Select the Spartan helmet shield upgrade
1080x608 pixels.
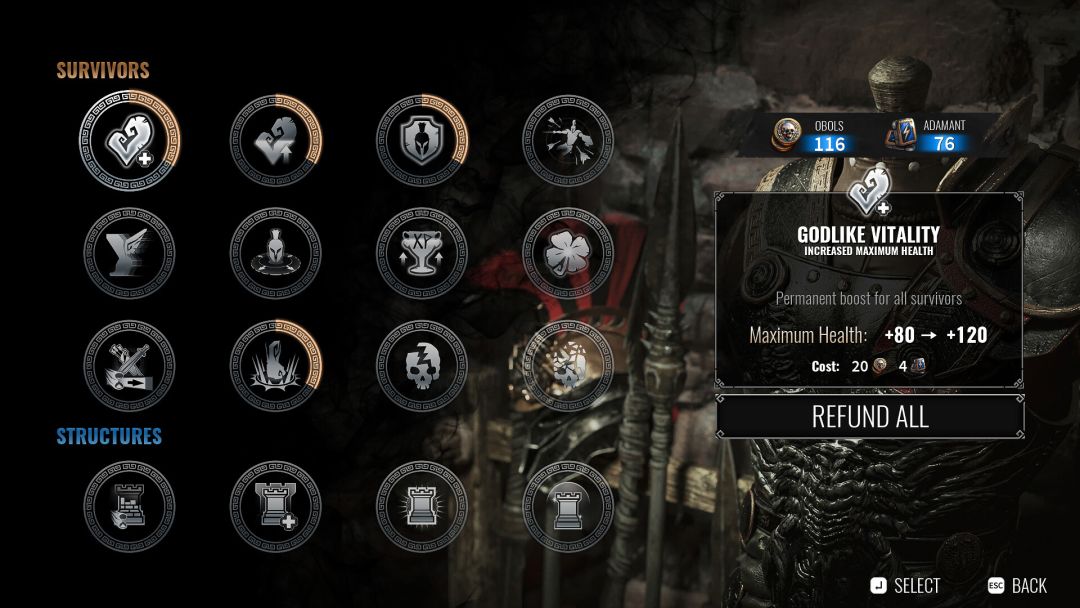coord(422,142)
